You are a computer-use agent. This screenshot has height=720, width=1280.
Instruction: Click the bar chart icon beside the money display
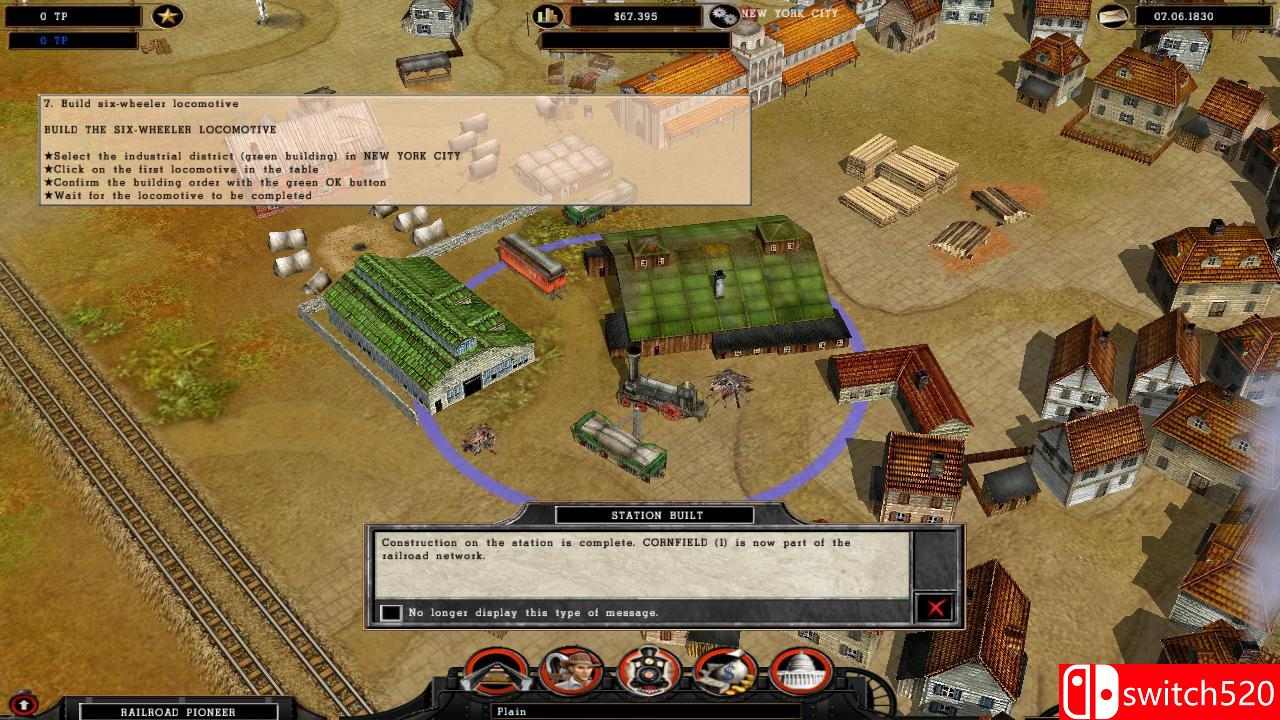[x=548, y=15]
